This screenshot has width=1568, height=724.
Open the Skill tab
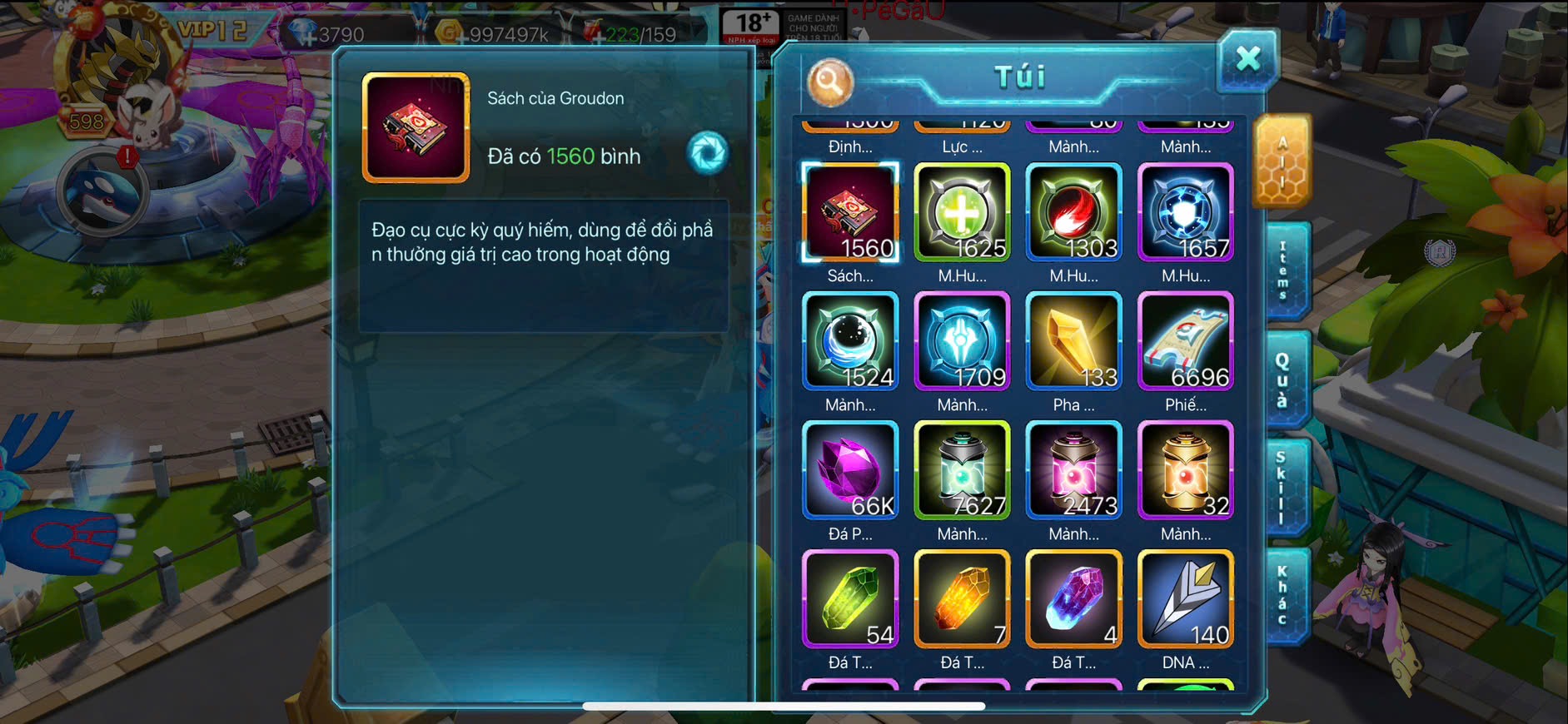click(1282, 488)
